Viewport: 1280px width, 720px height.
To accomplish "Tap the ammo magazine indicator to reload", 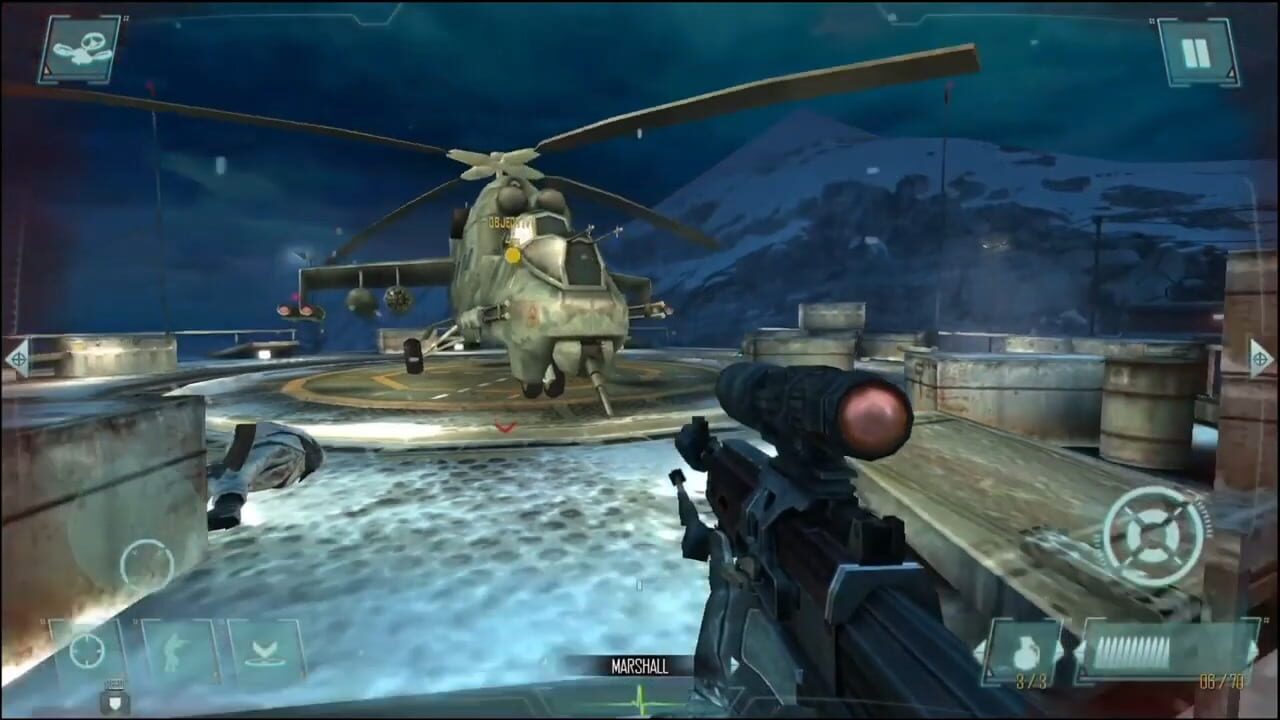I will (x=1134, y=650).
